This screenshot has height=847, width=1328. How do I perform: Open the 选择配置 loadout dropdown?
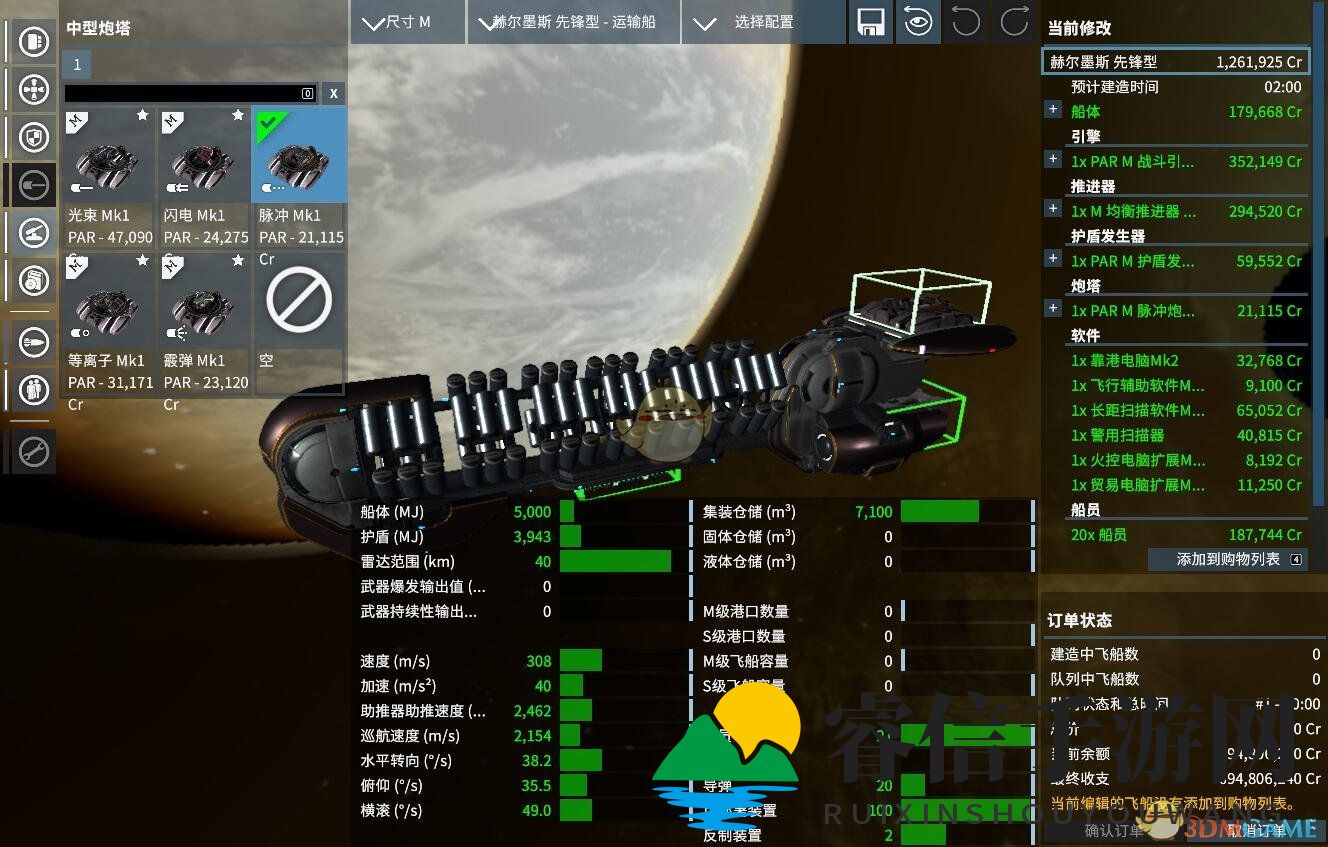[x=763, y=22]
